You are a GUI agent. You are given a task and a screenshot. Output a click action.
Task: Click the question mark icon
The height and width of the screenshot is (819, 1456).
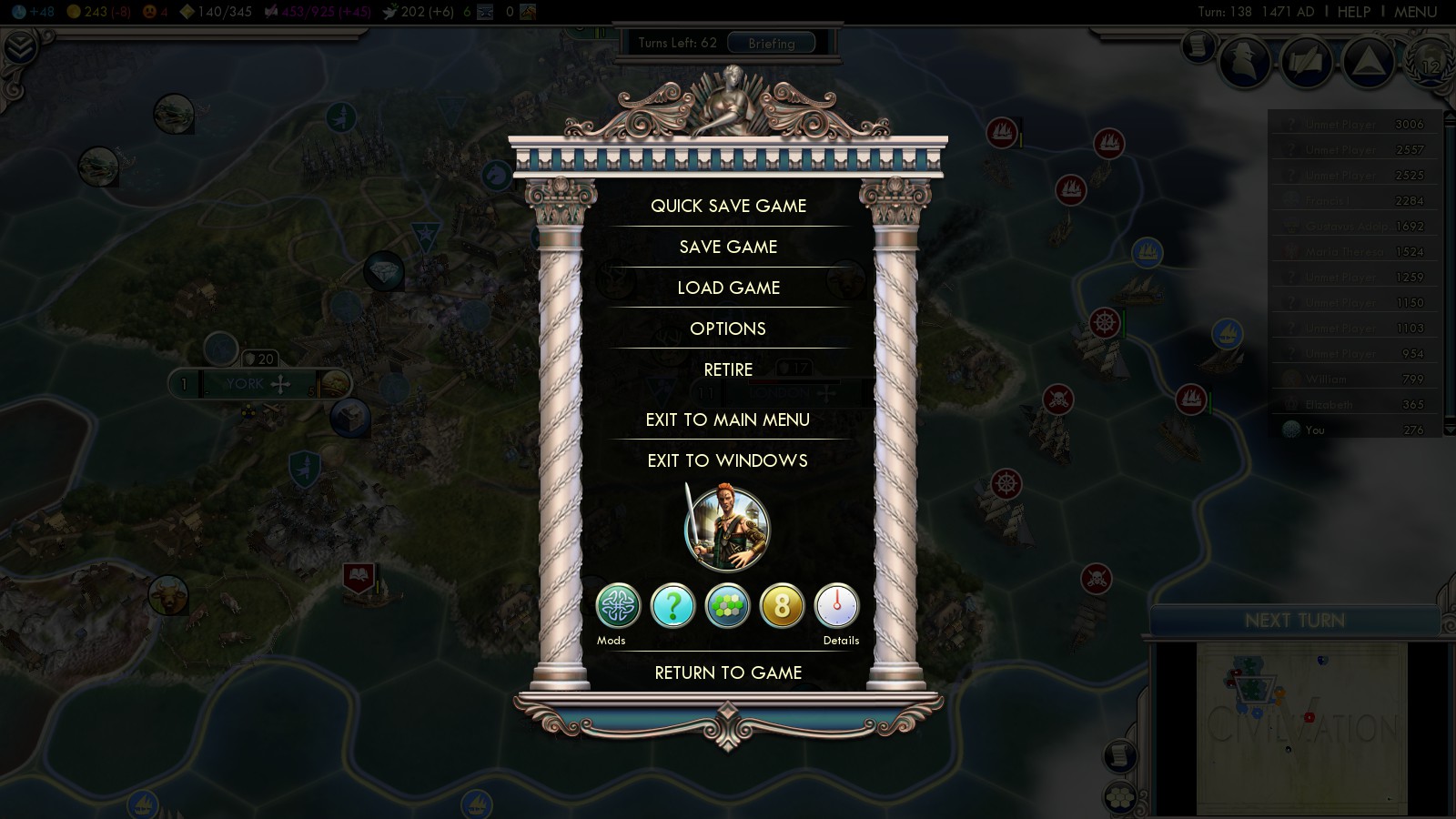click(x=672, y=606)
